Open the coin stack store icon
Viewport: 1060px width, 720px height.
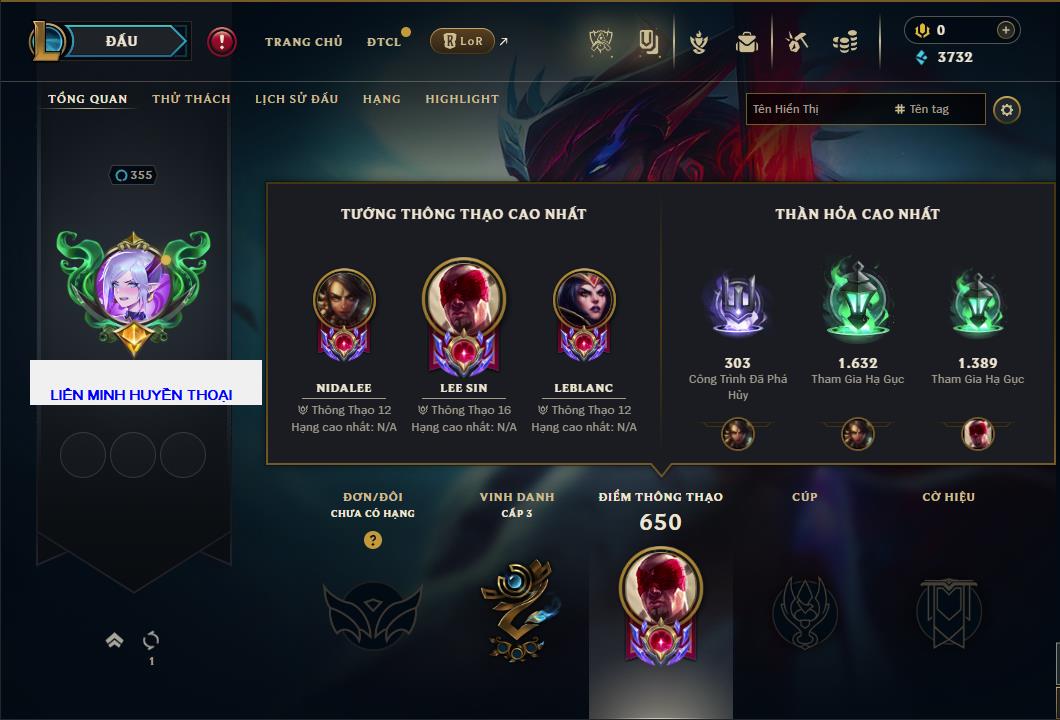click(845, 42)
